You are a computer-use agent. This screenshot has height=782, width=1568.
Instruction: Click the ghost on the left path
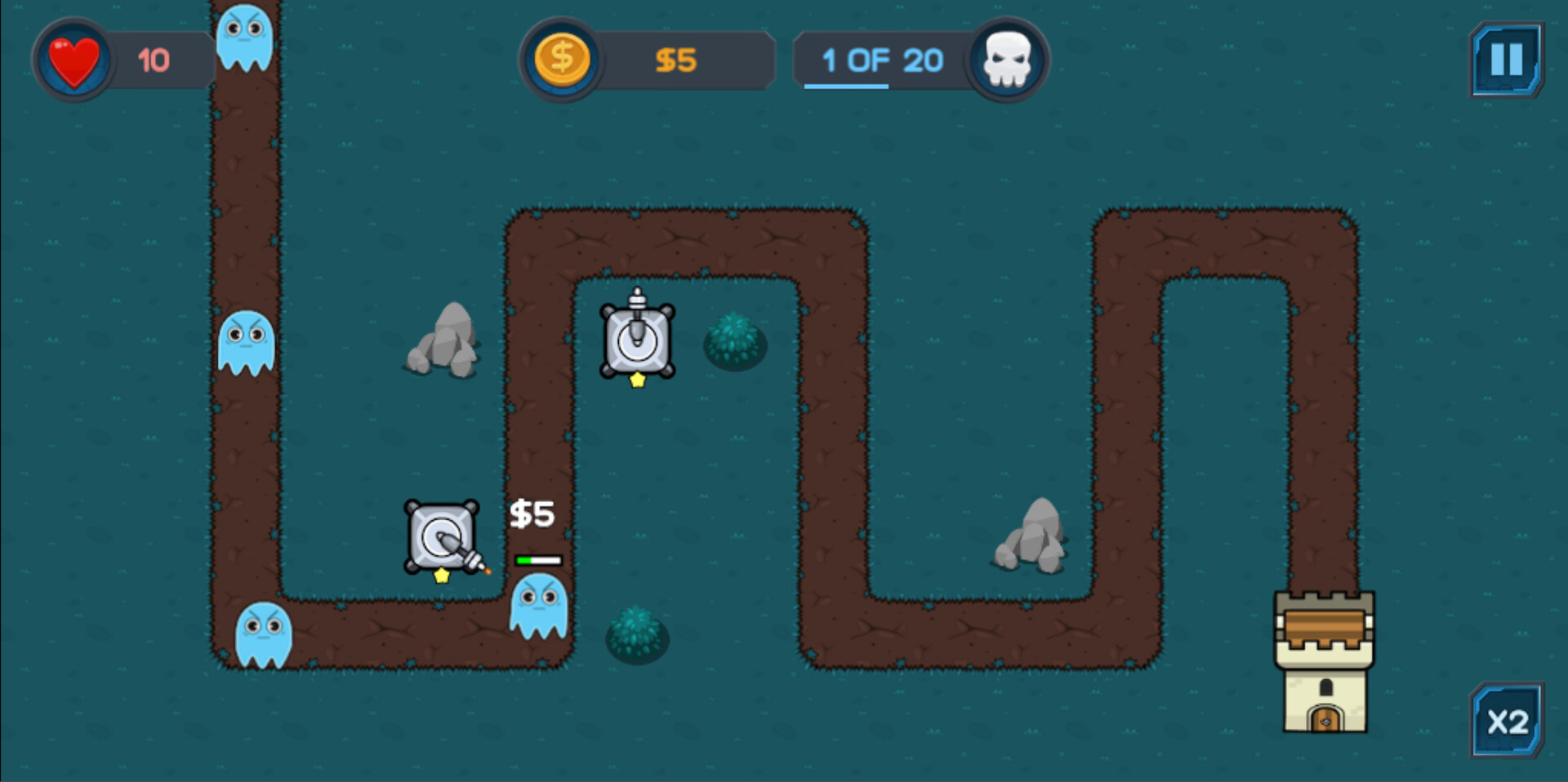[x=247, y=343]
